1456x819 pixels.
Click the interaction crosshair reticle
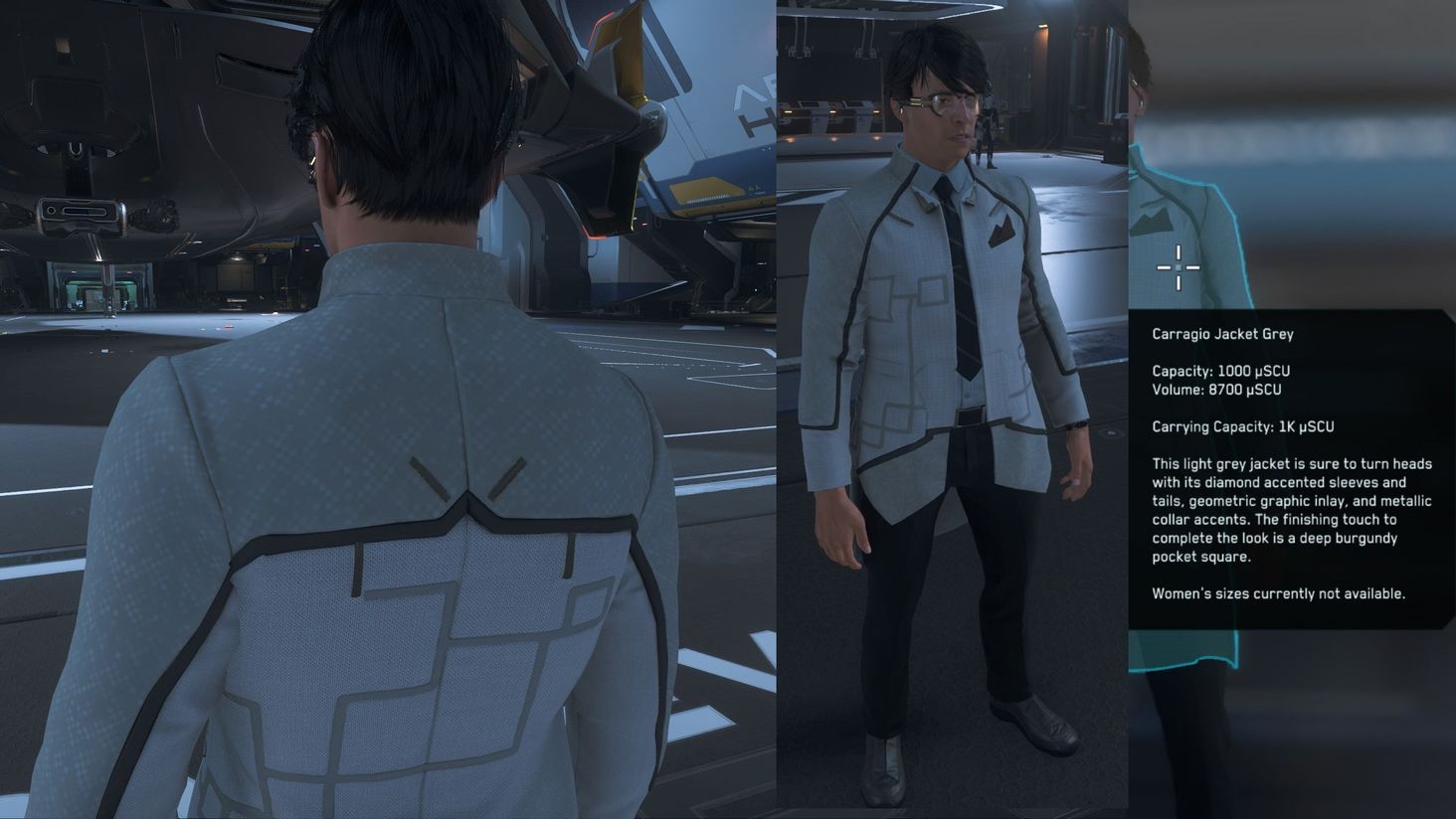pyautogui.click(x=1178, y=267)
